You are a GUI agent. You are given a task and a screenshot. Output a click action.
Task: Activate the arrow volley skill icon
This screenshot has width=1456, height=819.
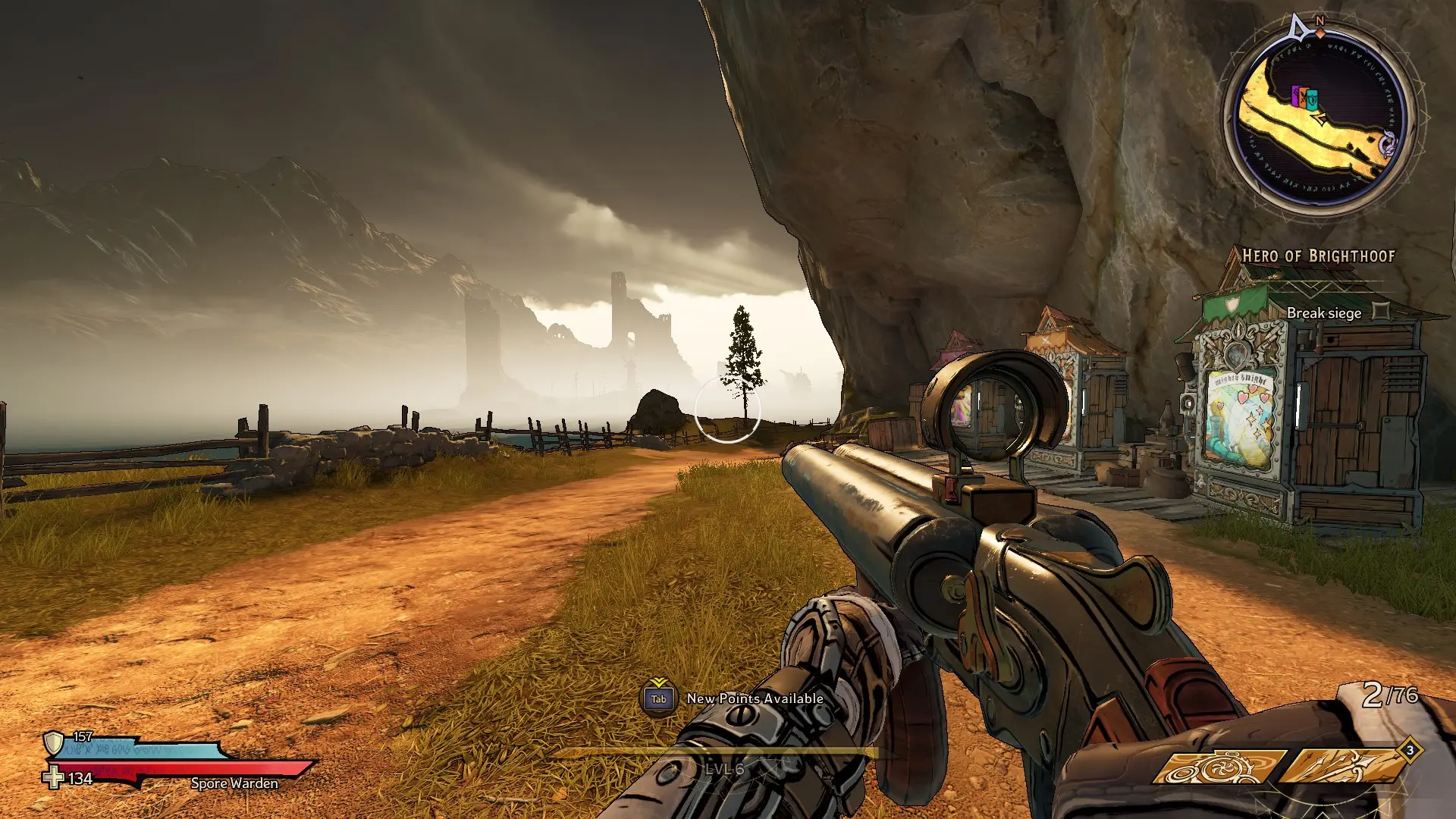click(x=1344, y=767)
